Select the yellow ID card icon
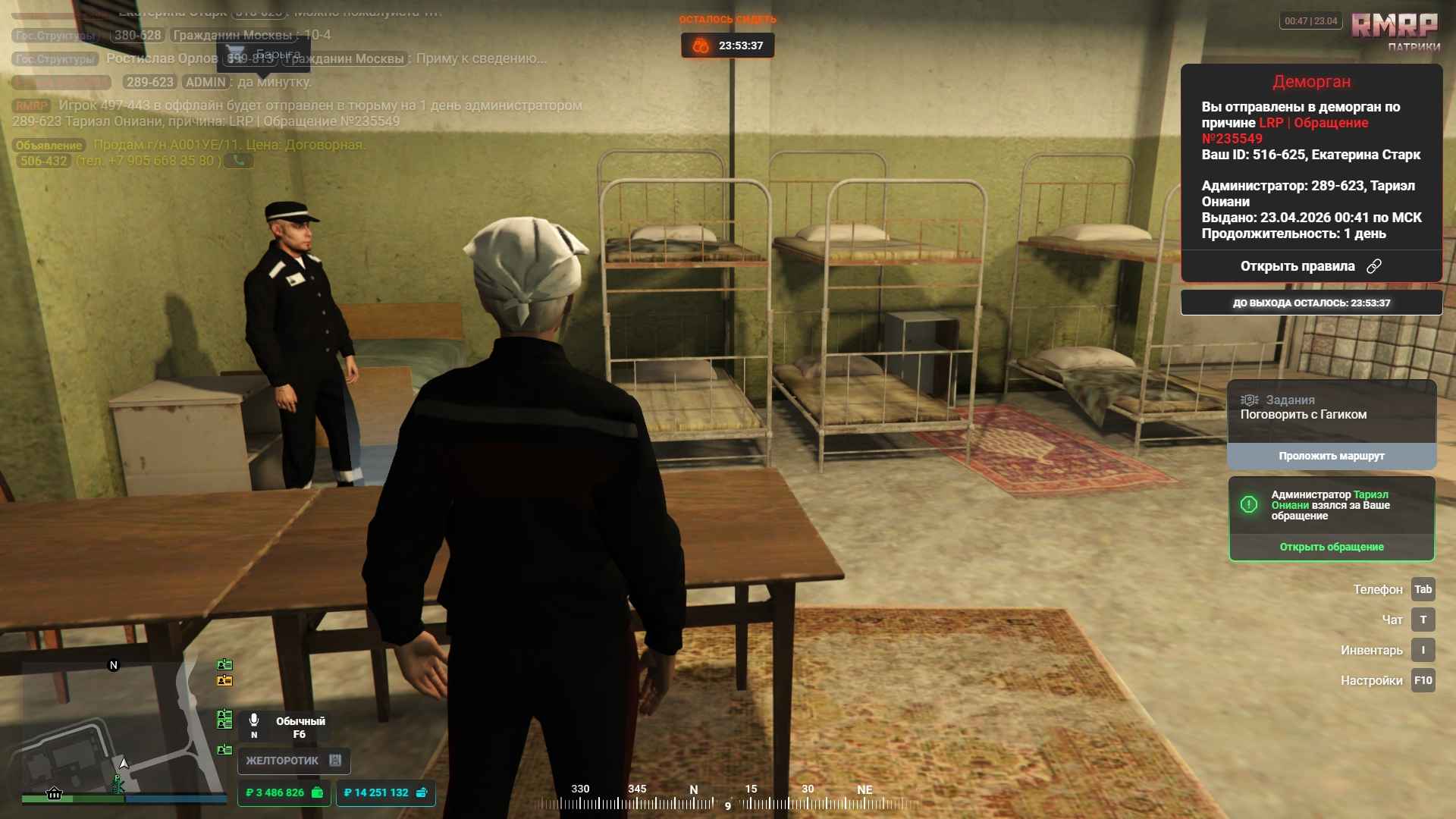Image resolution: width=1456 pixels, height=819 pixels. [x=224, y=681]
